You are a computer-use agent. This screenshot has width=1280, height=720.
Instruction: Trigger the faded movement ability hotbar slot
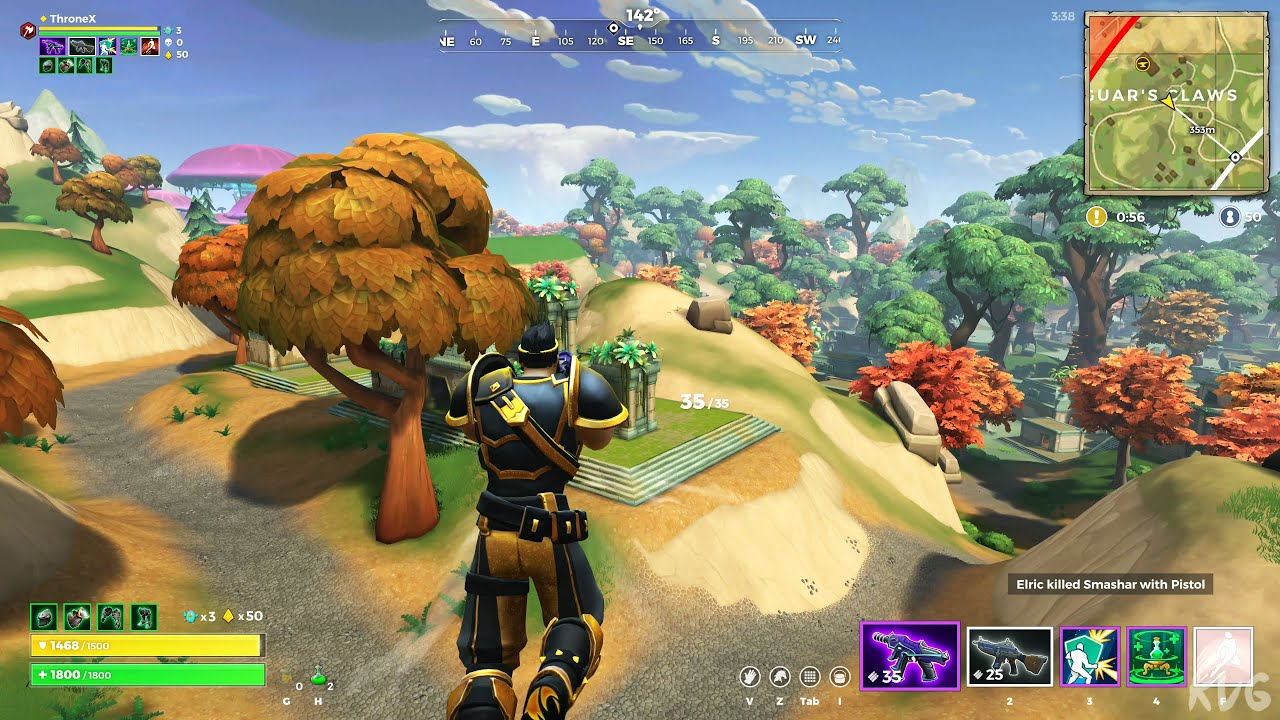(1222, 656)
